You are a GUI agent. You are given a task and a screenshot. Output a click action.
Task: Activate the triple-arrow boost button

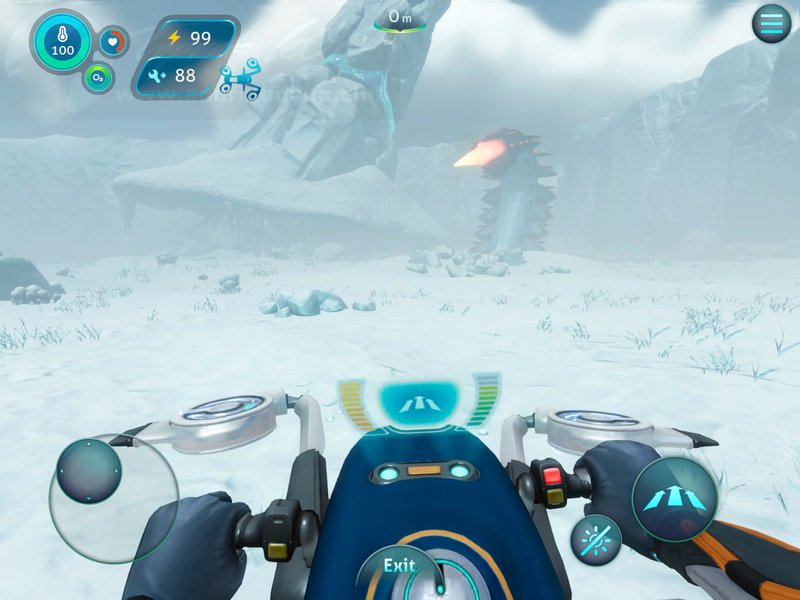(x=674, y=499)
